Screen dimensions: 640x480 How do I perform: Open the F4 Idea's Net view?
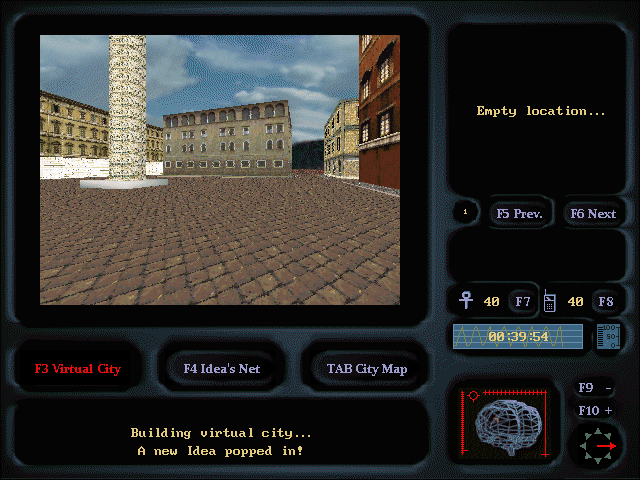[x=222, y=368]
